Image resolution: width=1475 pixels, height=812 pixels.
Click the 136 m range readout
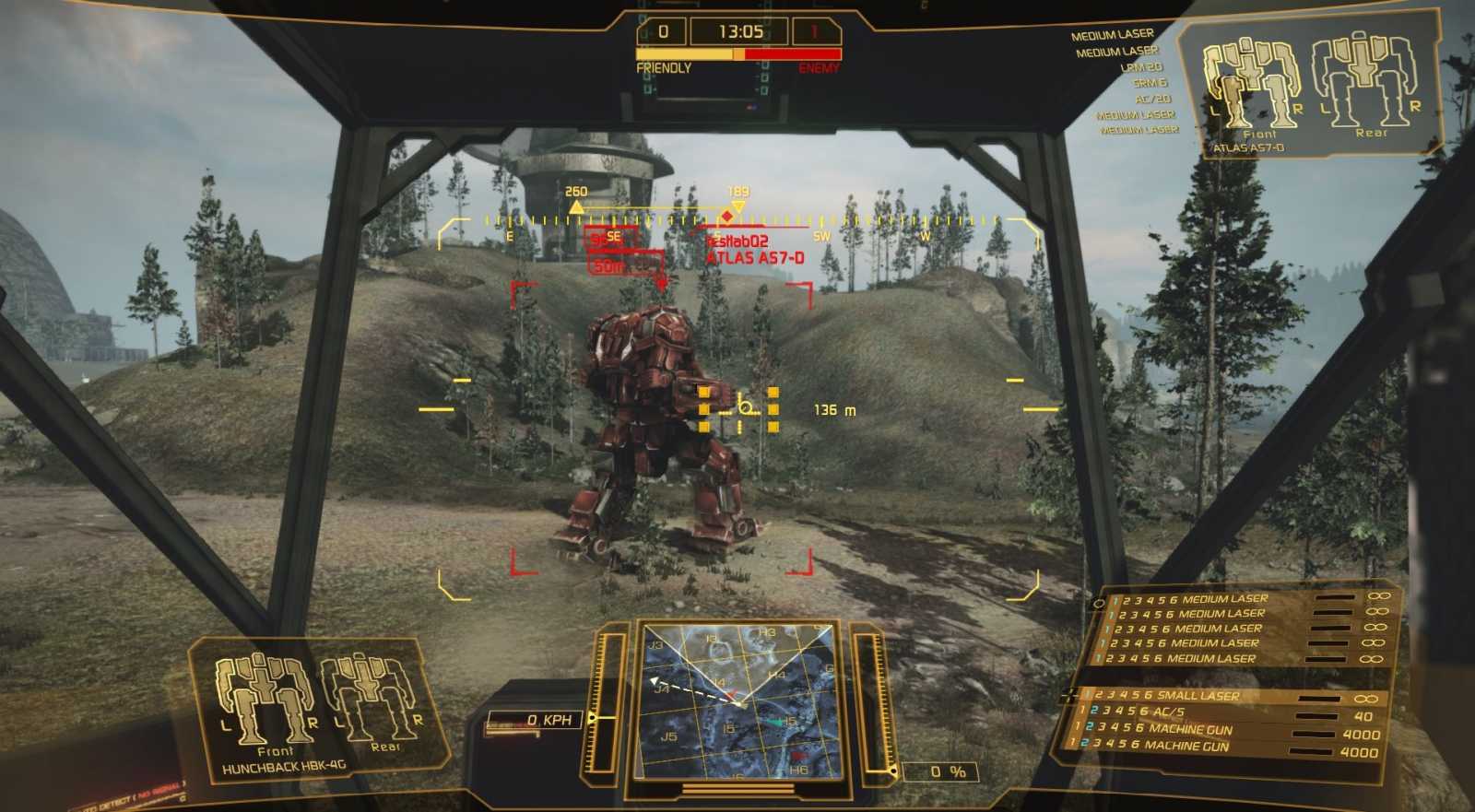[x=832, y=409]
